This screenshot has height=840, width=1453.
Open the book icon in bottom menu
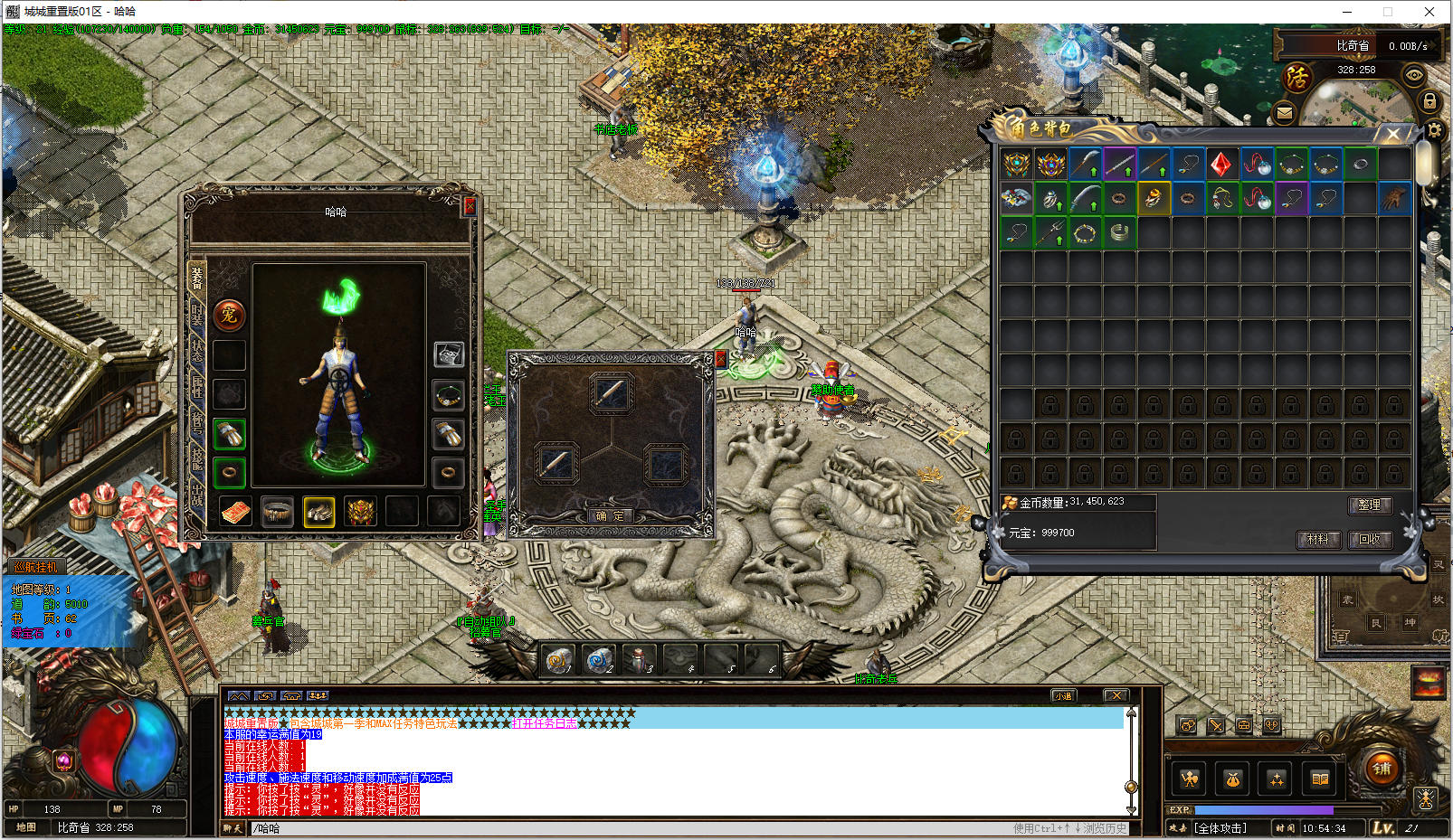pyautogui.click(x=1320, y=779)
